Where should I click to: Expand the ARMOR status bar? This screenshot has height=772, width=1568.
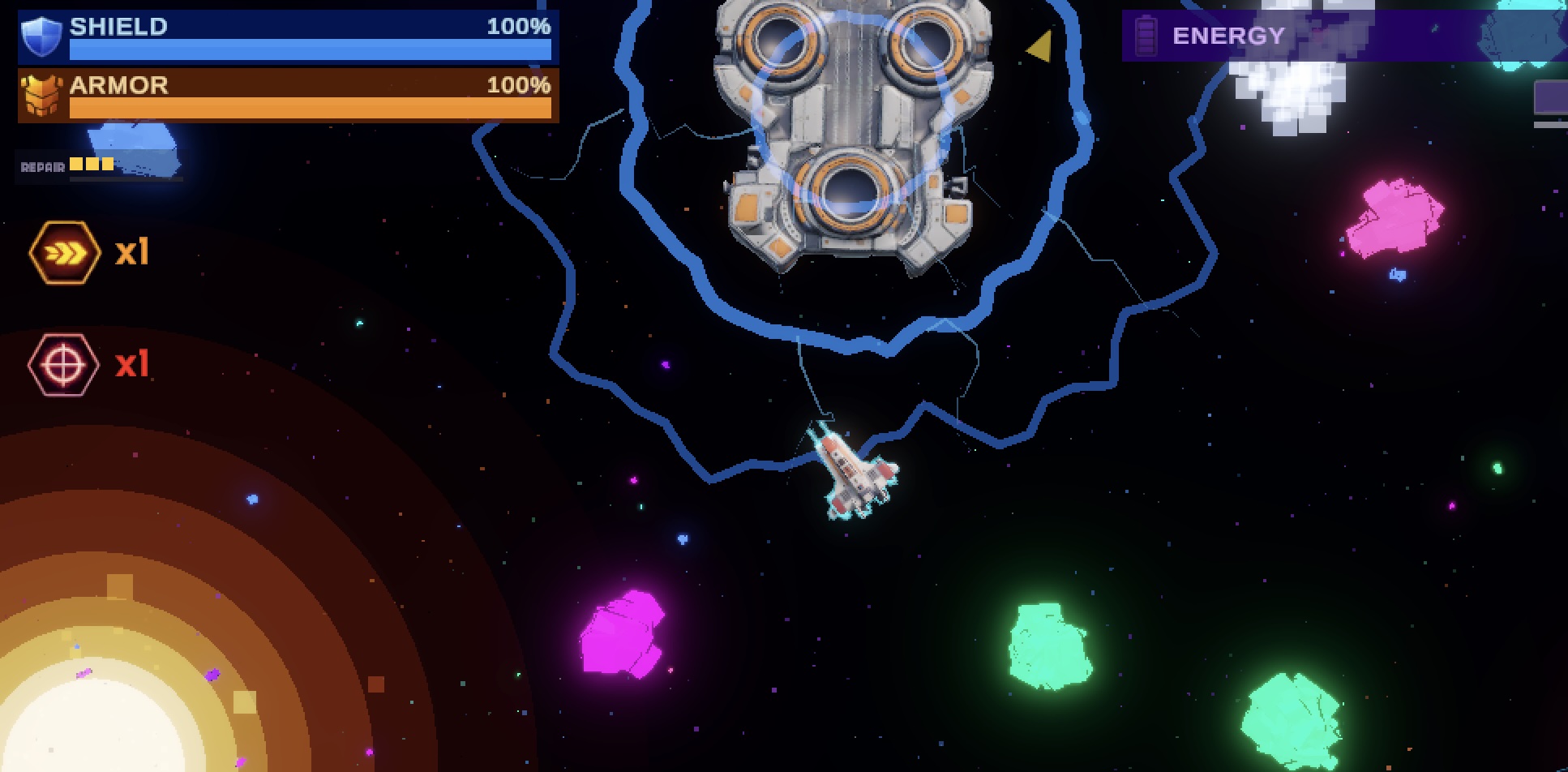[308, 97]
